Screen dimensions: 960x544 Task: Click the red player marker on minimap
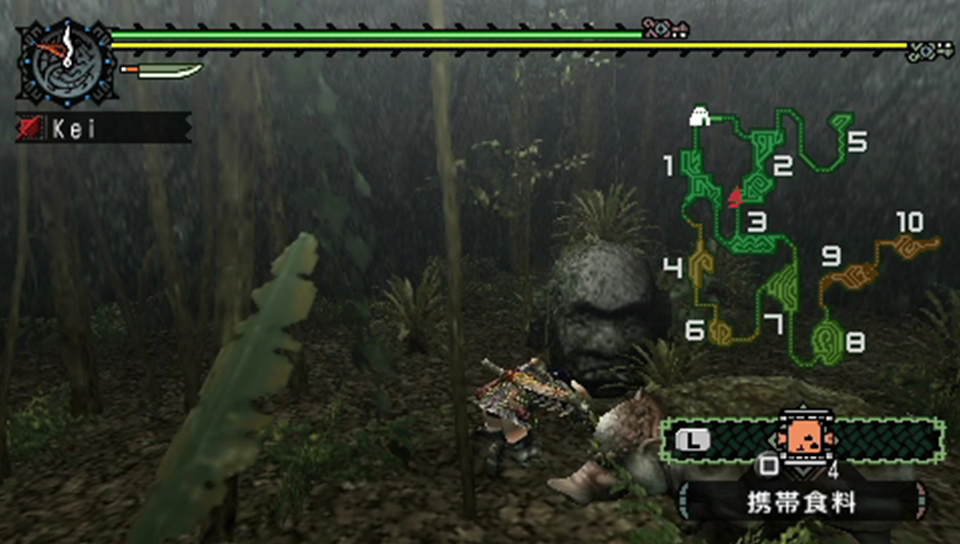point(735,198)
